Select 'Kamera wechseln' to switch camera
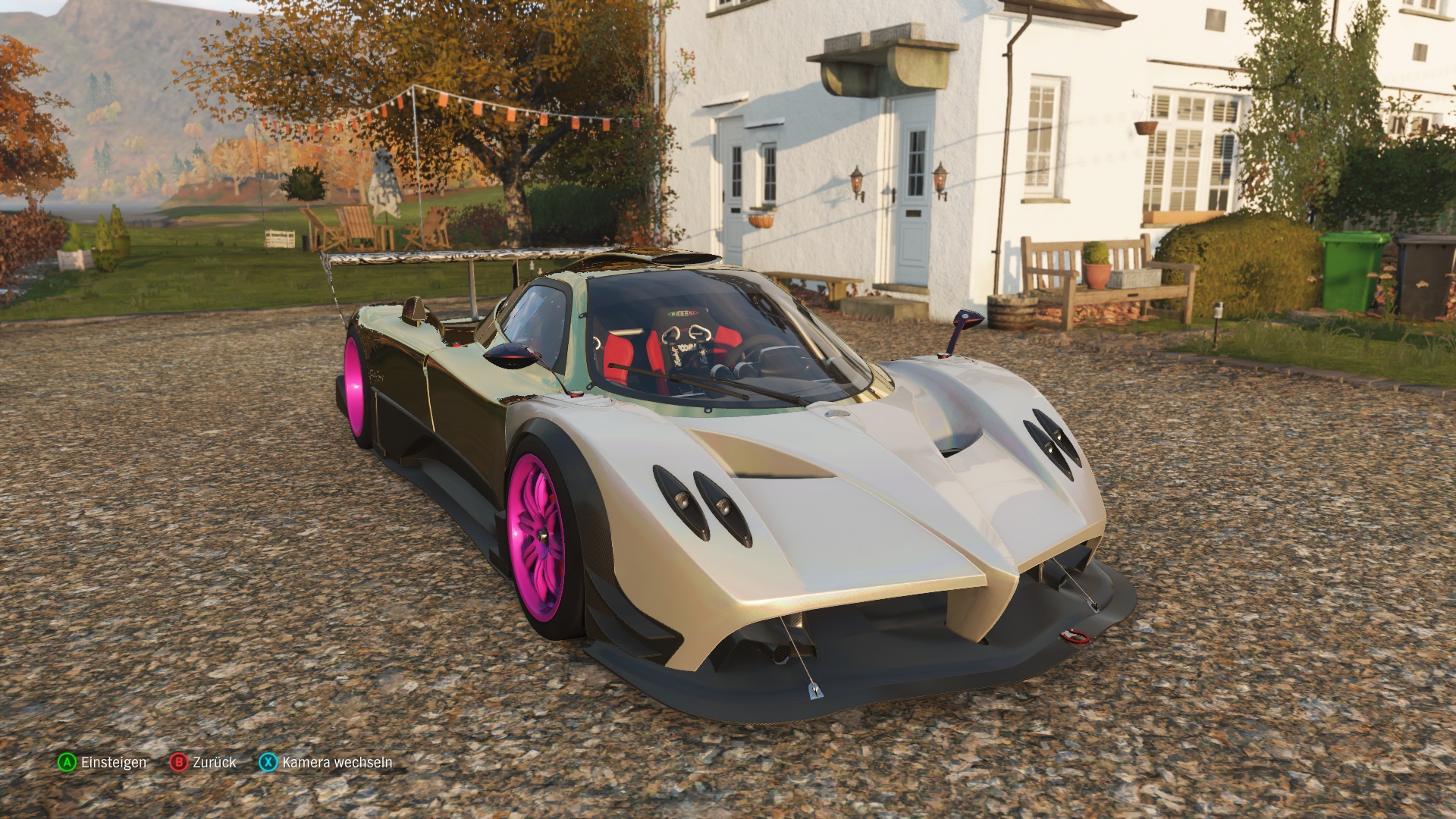Screen dimensions: 1456x819 [x=336, y=764]
